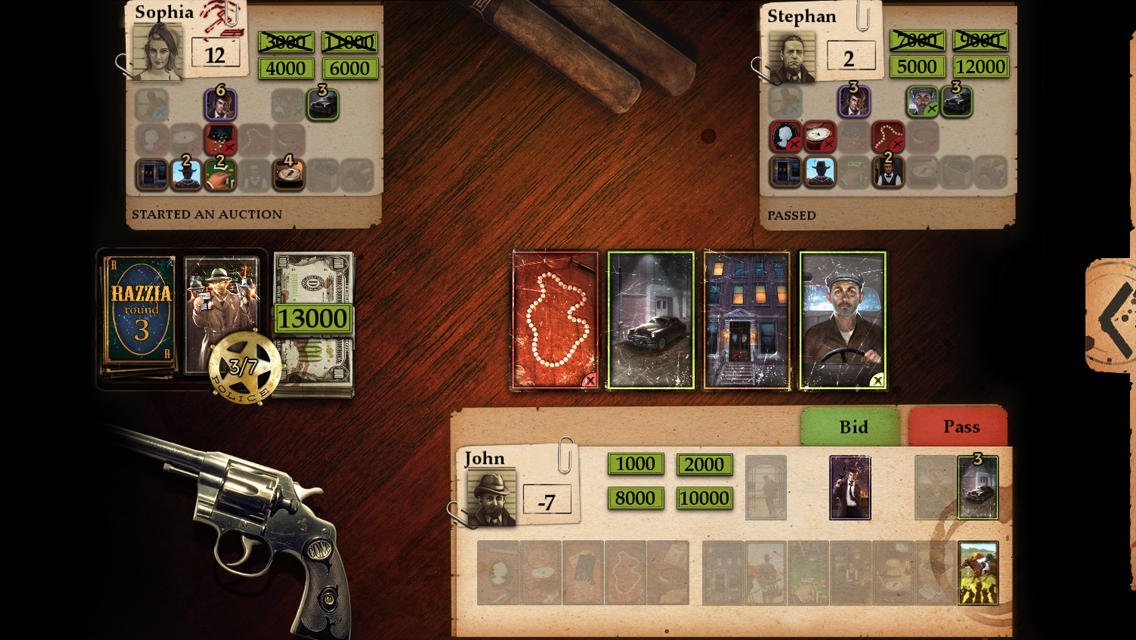Click the police badge 3/7 counter

[243, 367]
